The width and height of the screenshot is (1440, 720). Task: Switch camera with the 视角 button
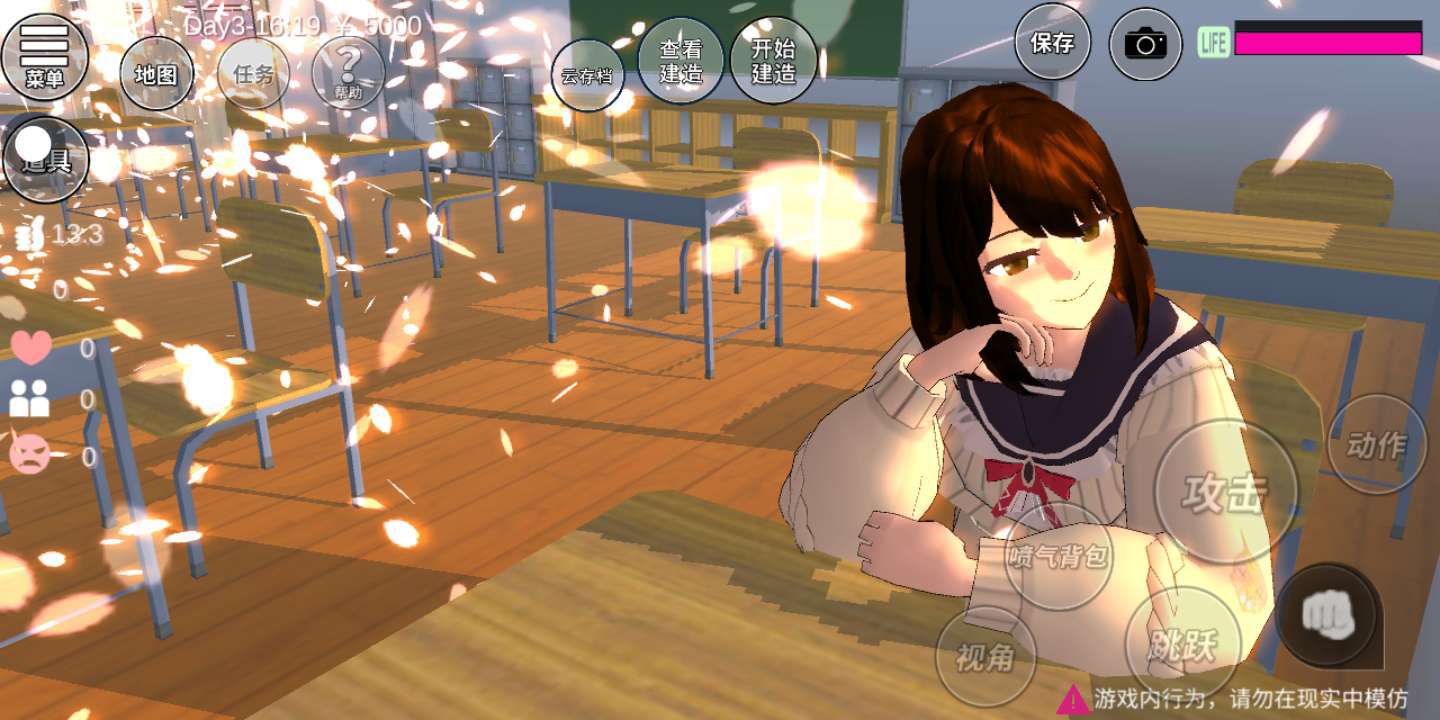pos(985,657)
